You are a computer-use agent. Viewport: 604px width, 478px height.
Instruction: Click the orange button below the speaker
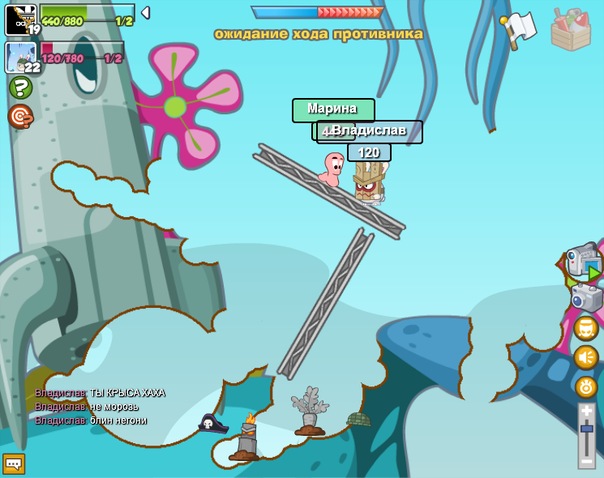(x=586, y=386)
